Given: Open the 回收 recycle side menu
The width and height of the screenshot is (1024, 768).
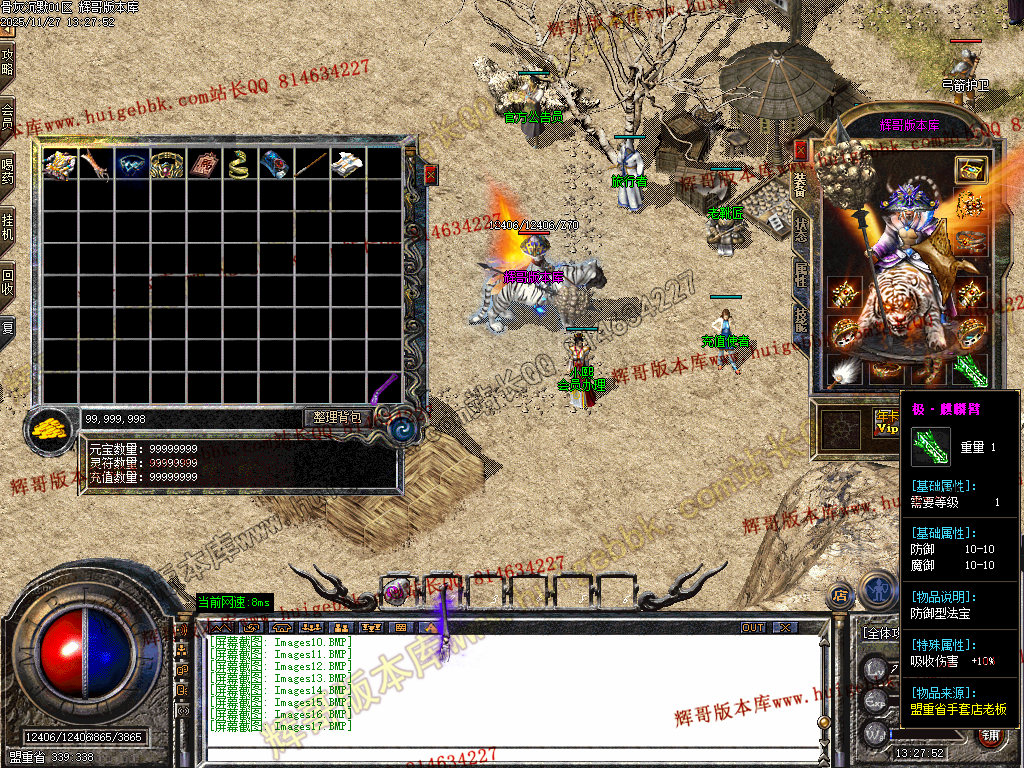Looking at the screenshot, I should (8, 281).
